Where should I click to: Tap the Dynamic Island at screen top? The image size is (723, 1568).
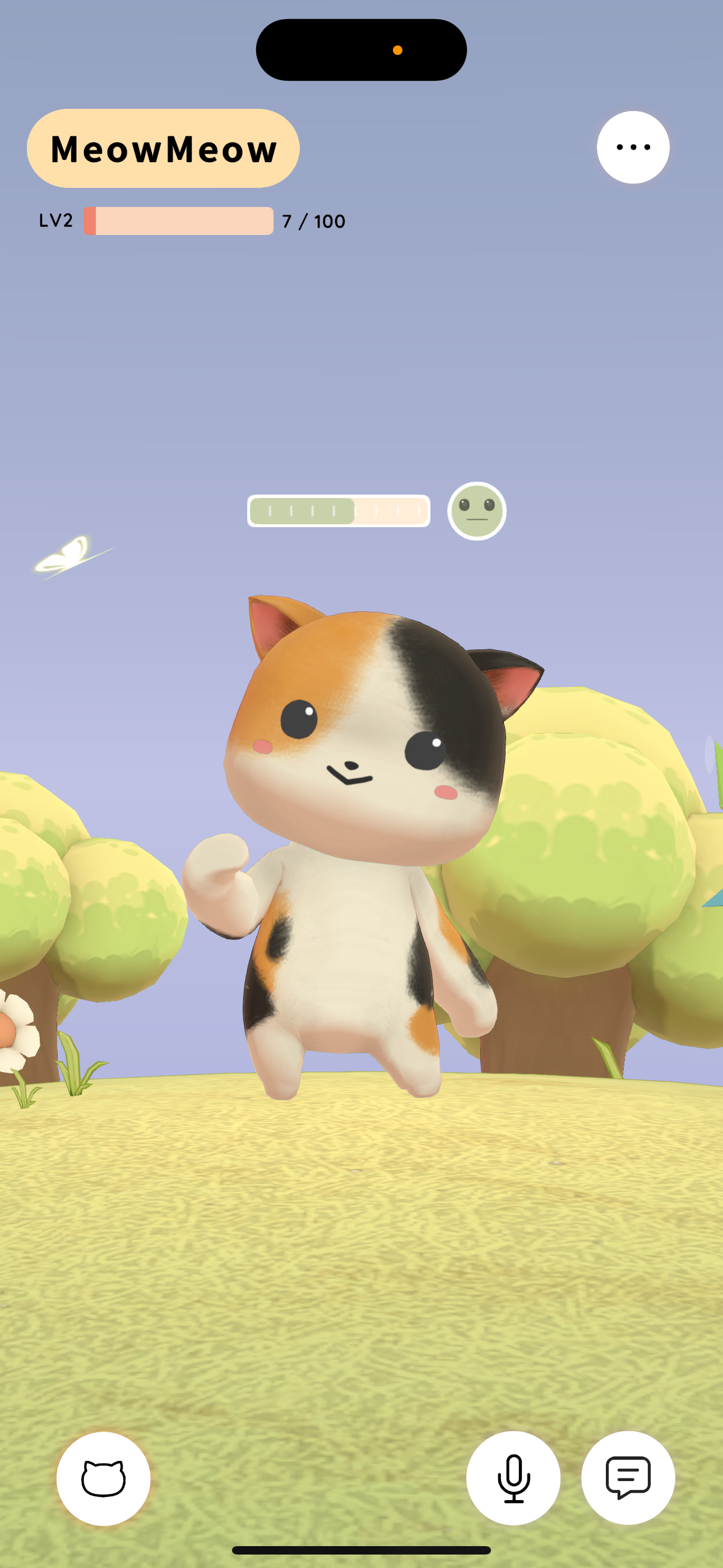coord(361,49)
